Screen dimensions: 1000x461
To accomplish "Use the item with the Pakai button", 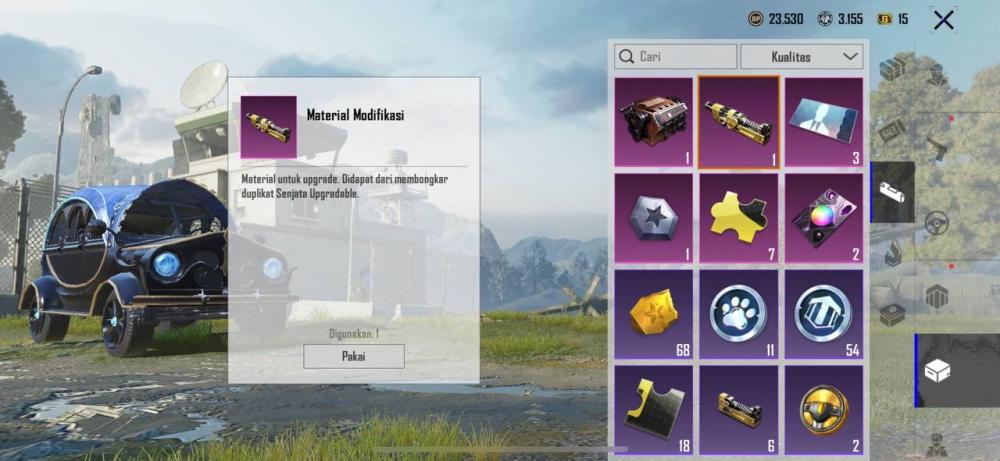I will point(354,356).
